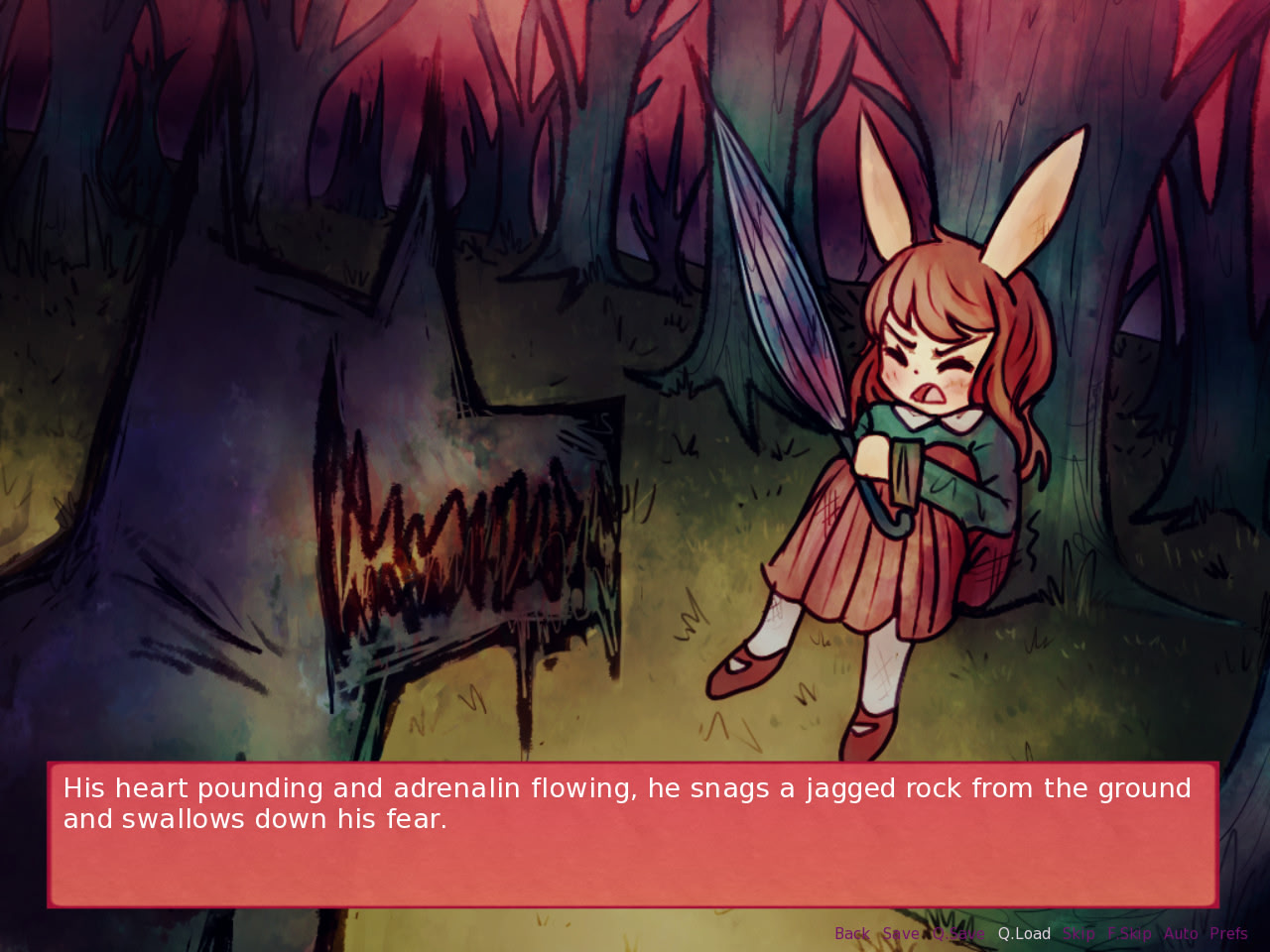The height and width of the screenshot is (952, 1270).
Task: Open the Prefs settings screen
Action: pos(1230,933)
